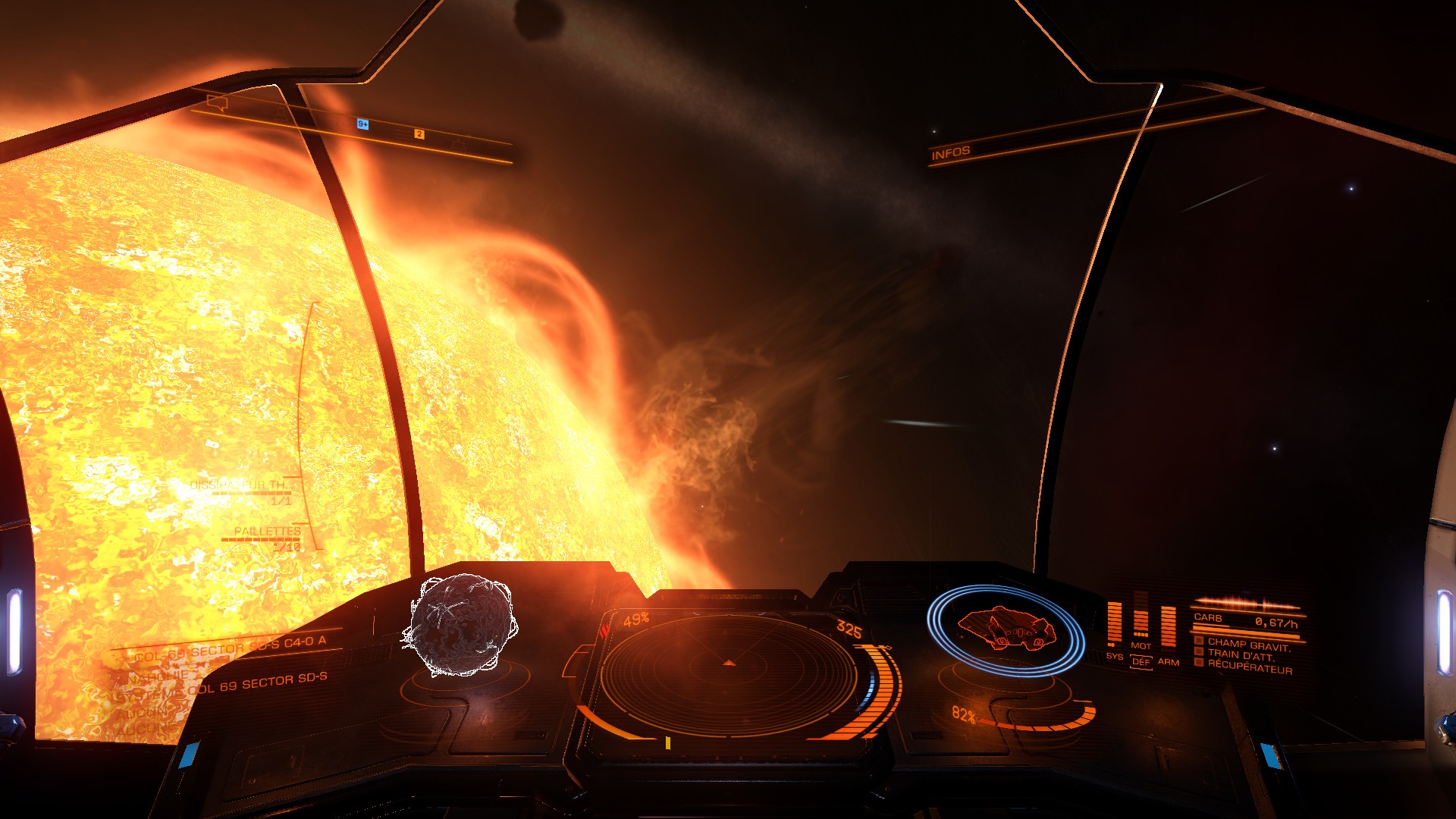Screen dimensions: 1456x819
Task: Open the inbox list with 2 badge
Action: coord(415,134)
